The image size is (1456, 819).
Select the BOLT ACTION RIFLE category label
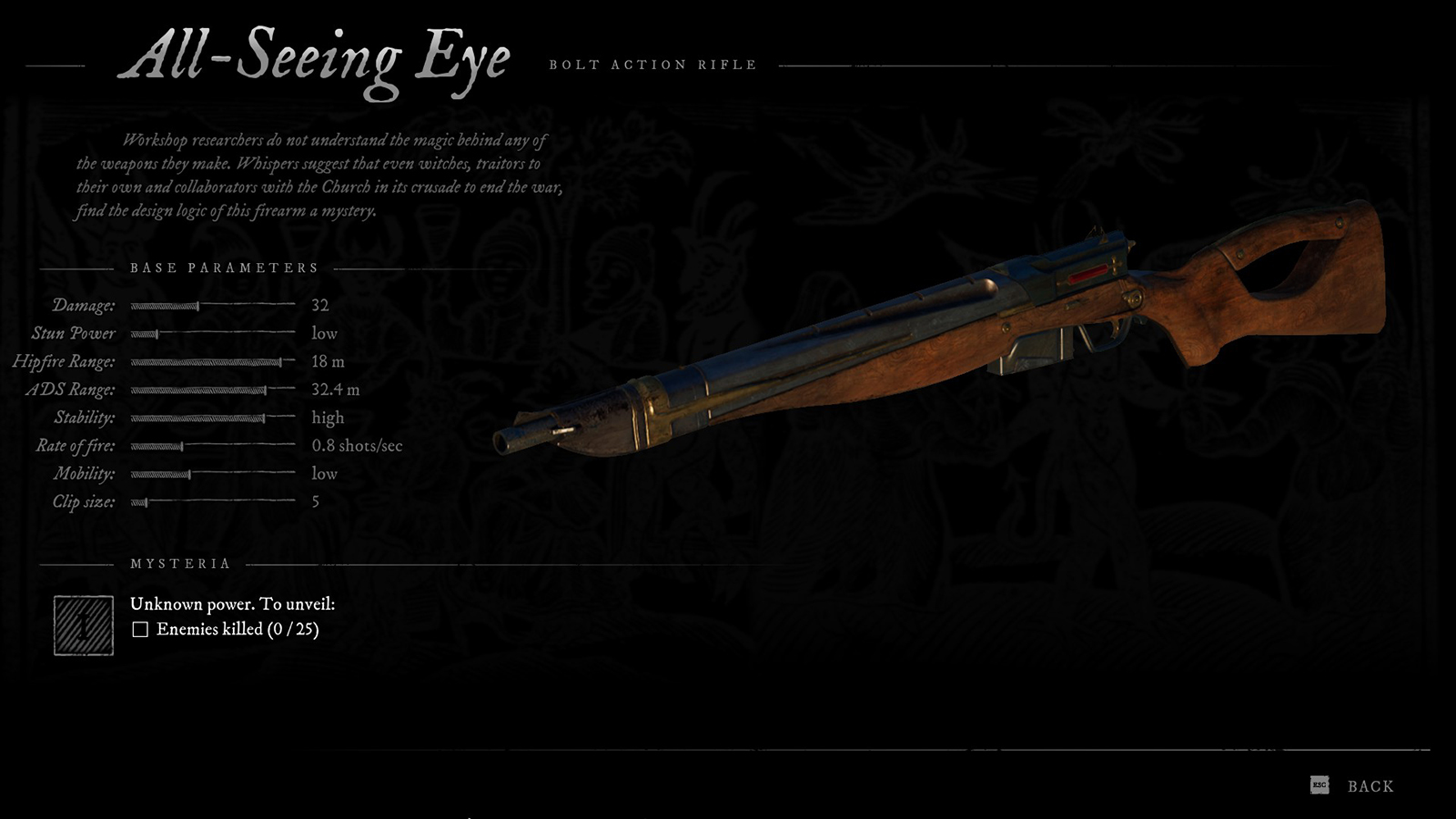click(652, 64)
